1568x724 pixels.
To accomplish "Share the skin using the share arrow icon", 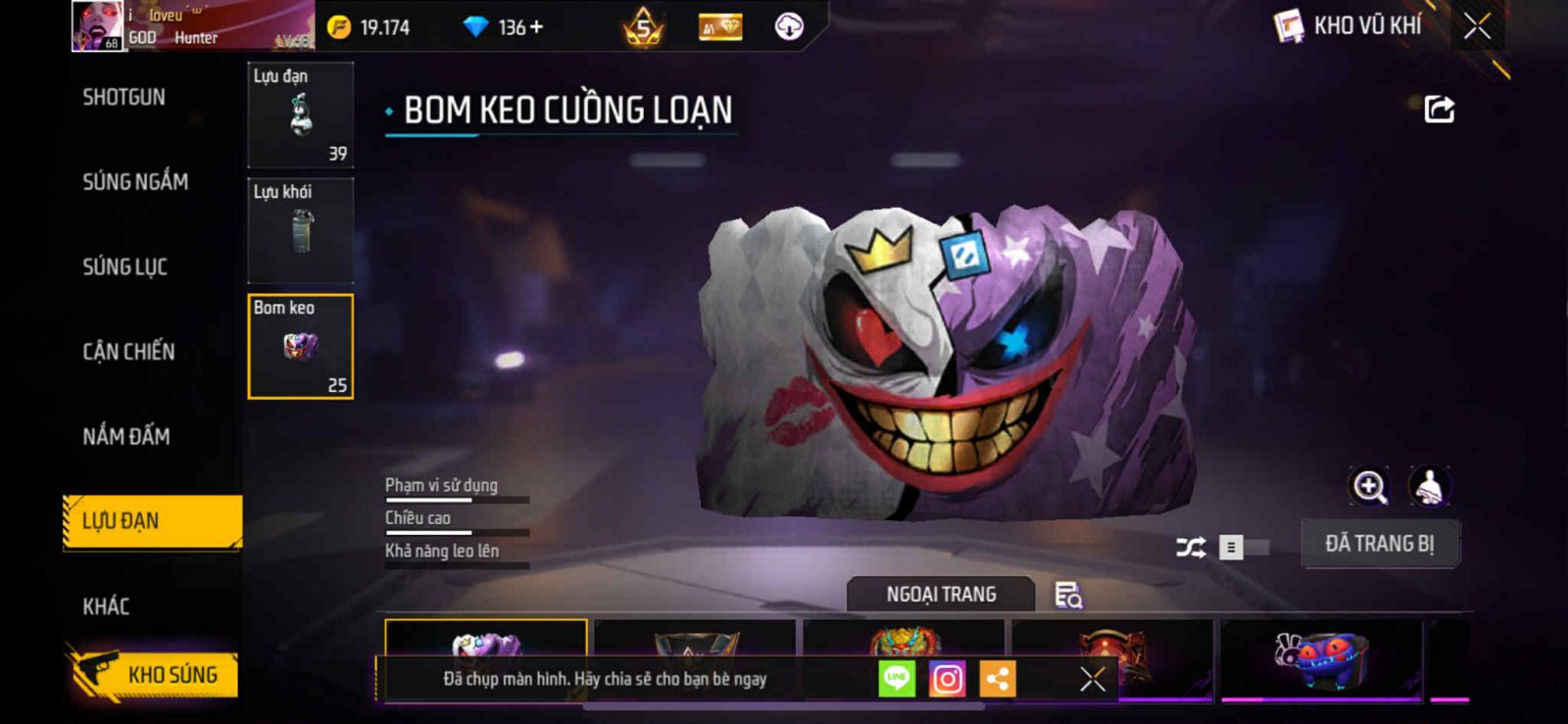I will point(1439,109).
